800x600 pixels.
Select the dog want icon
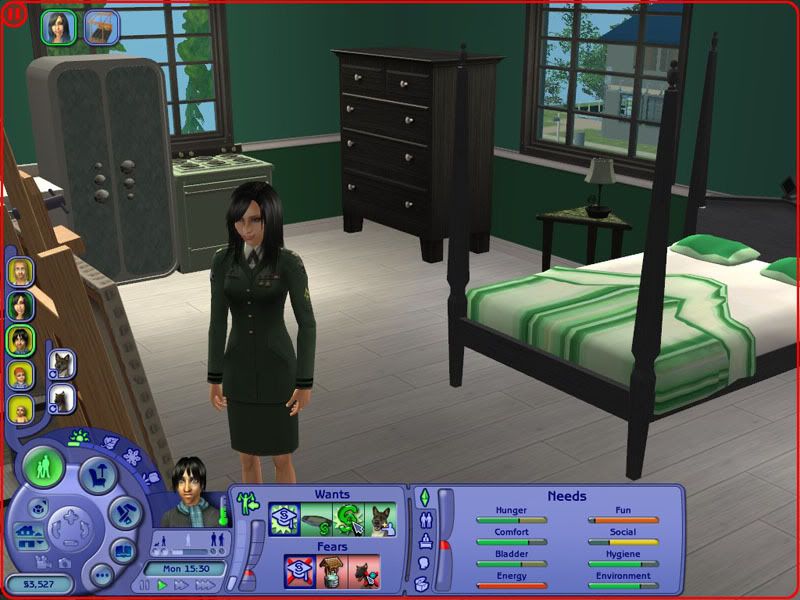(x=380, y=520)
